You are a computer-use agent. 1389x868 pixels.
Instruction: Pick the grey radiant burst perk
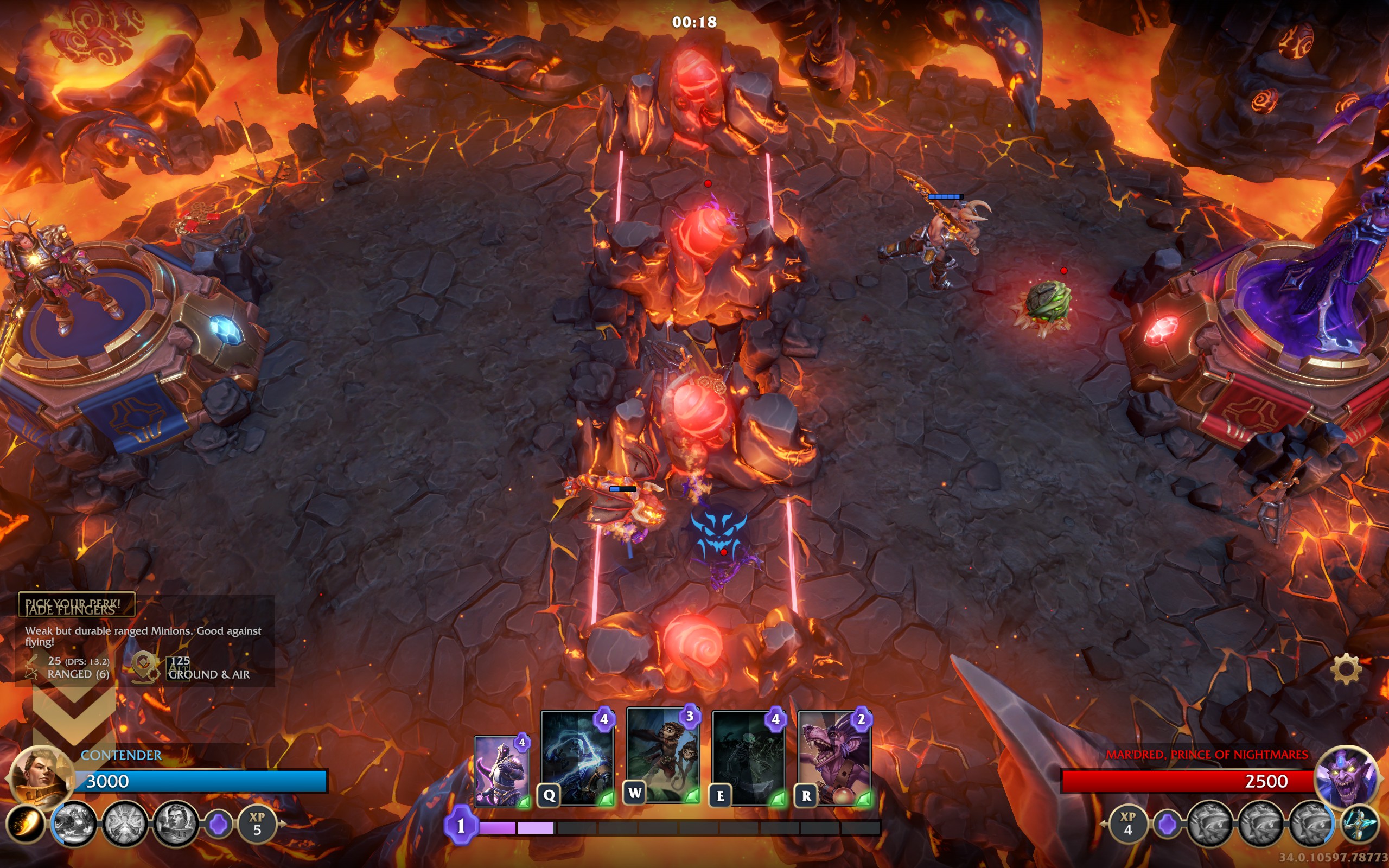tap(125, 825)
